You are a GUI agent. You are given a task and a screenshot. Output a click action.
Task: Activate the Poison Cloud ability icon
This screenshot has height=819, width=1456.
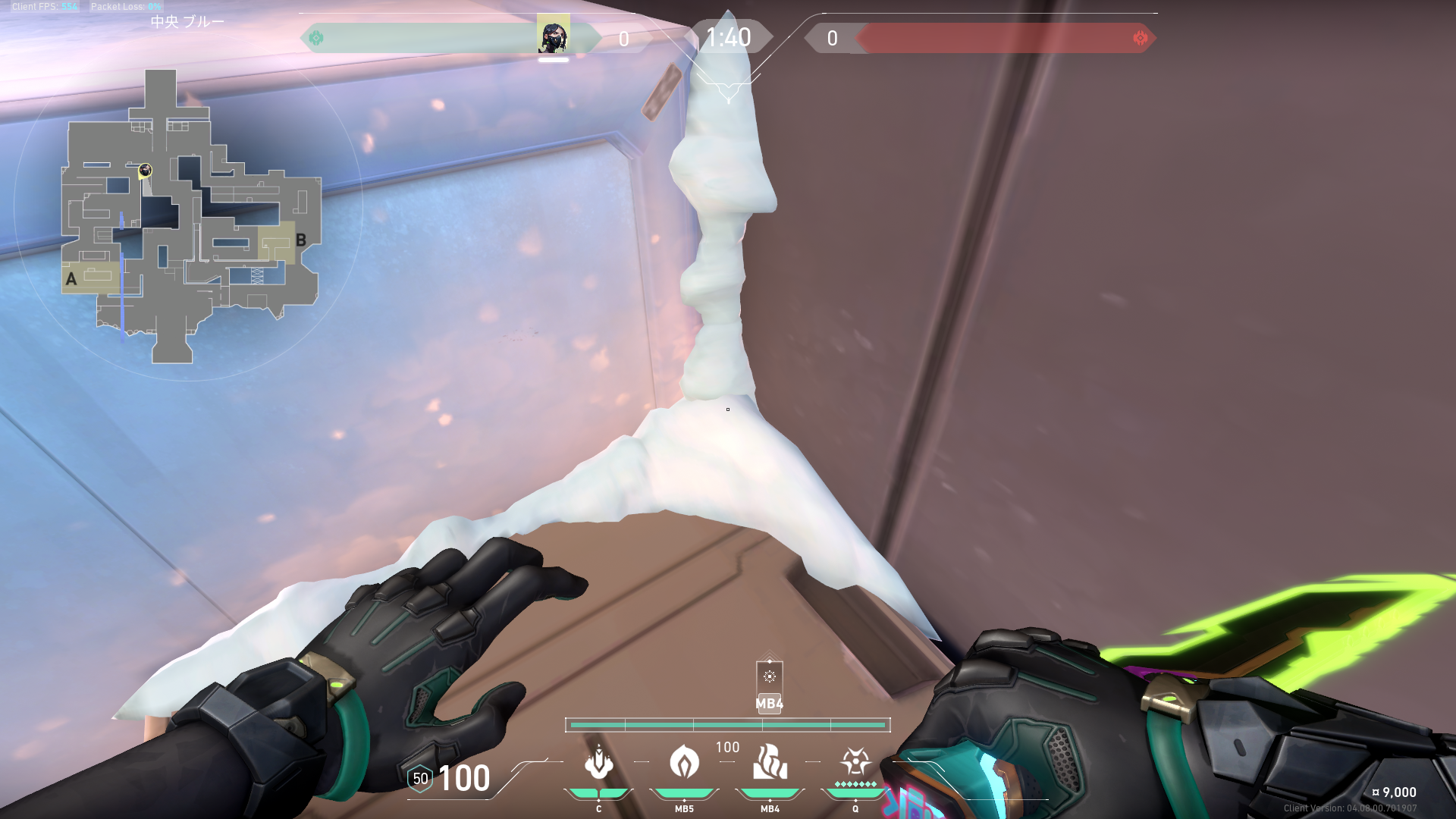(684, 762)
